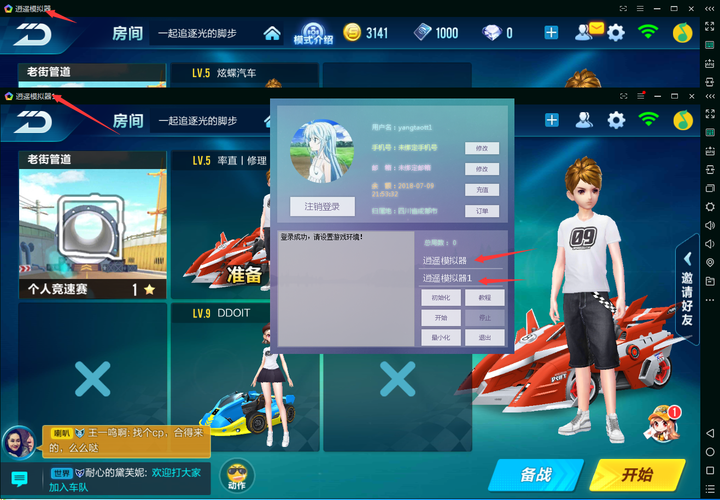The width and height of the screenshot is (720, 500).
Task: Open the 动作 emote menu
Action: pyautogui.click(x=237, y=474)
